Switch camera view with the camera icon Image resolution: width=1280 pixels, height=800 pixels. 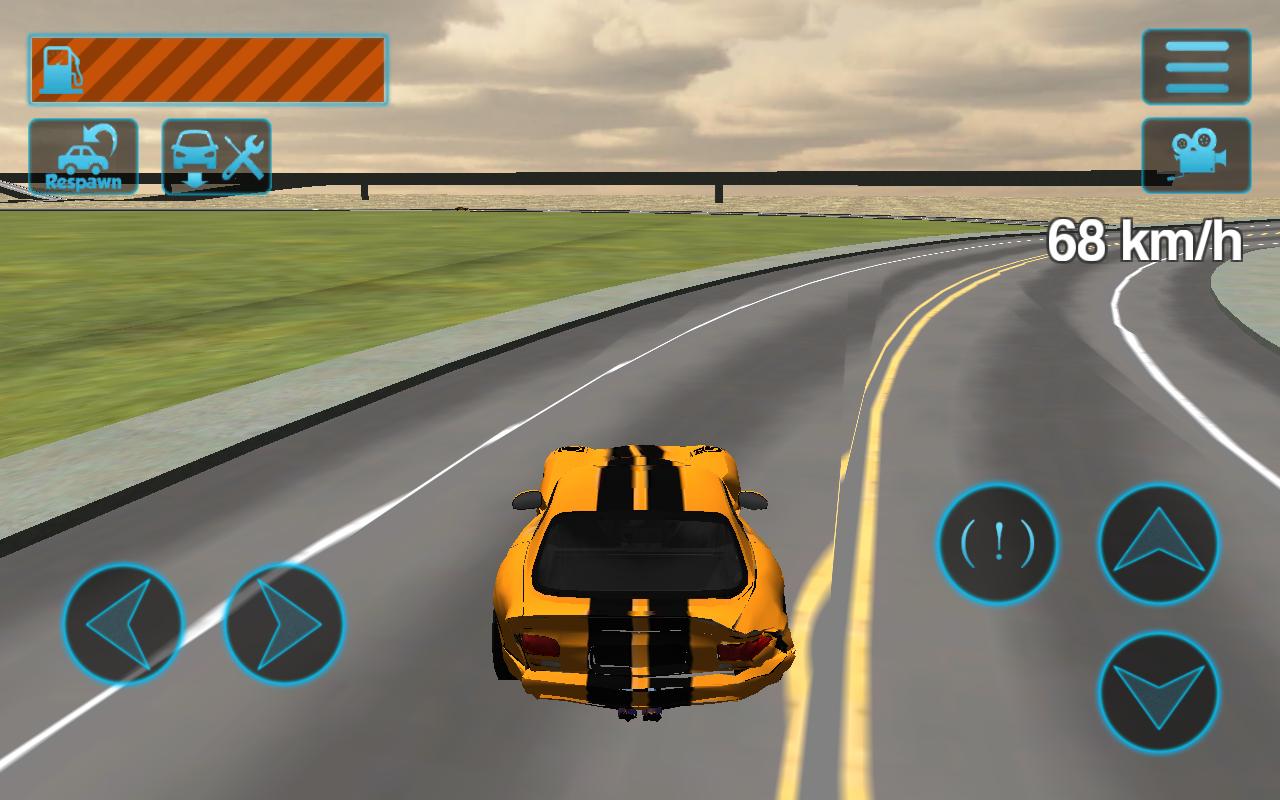pos(1196,158)
